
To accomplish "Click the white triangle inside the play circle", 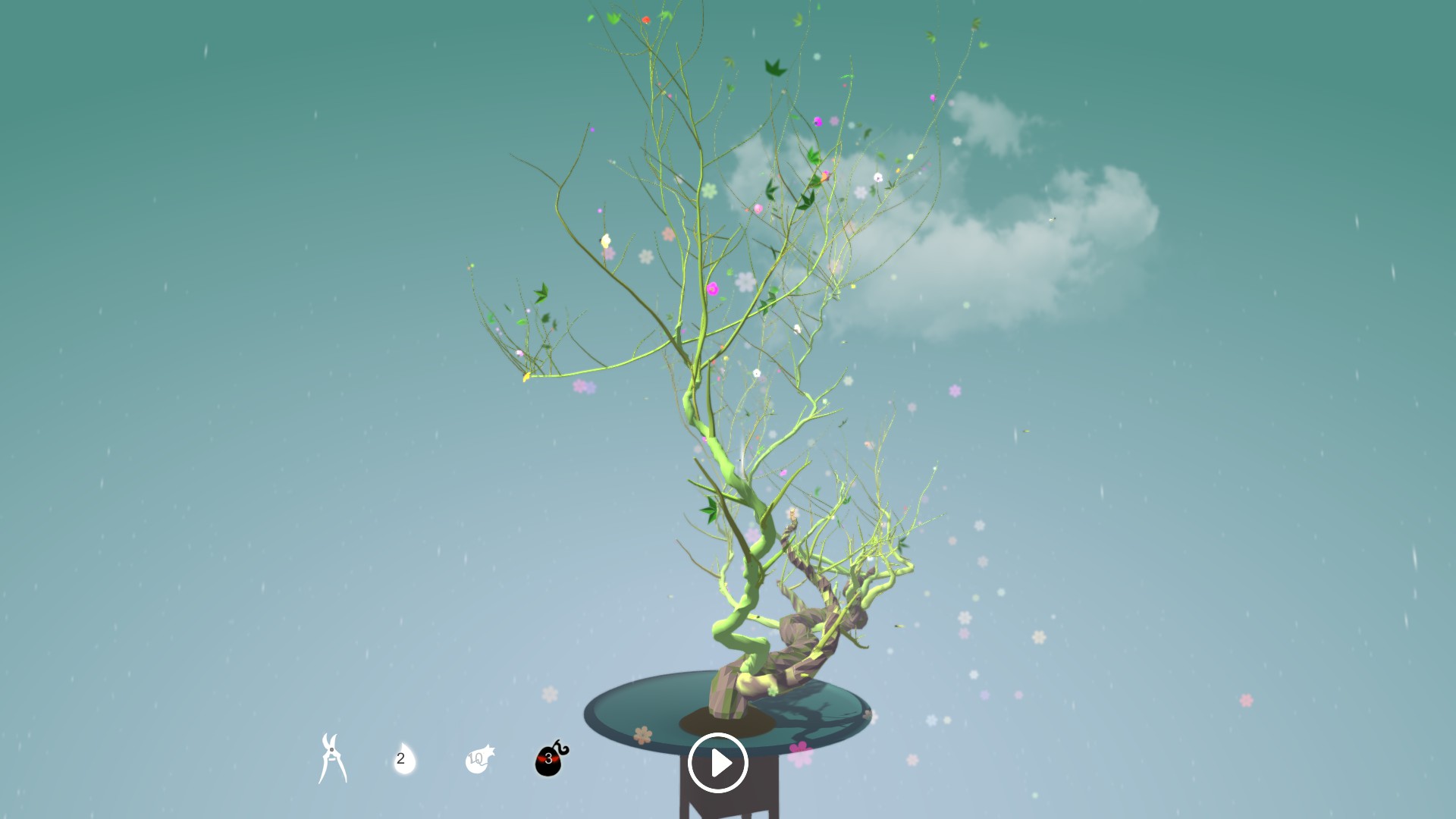I will pyautogui.click(x=722, y=764).
